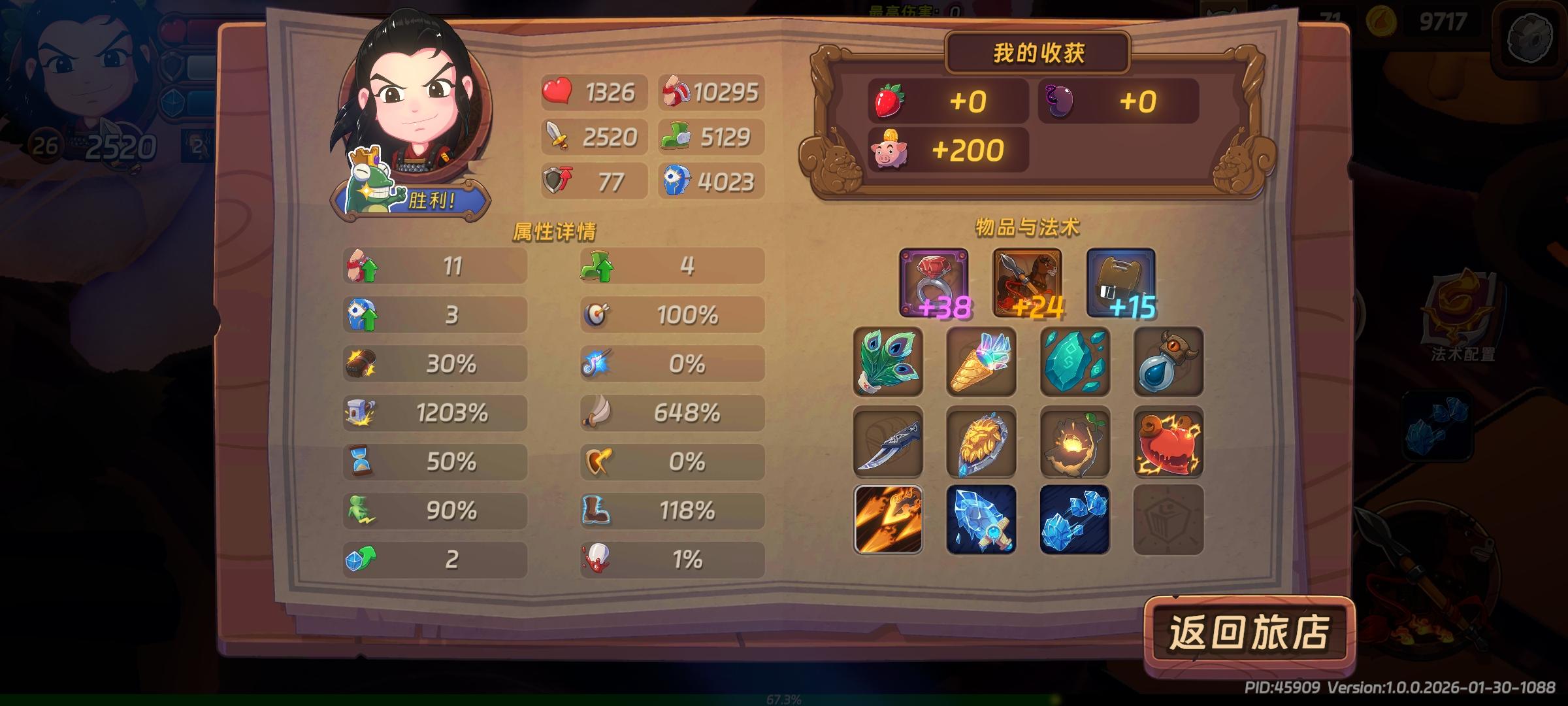Open the cavalry spear item showing +24
The height and width of the screenshot is (706, 1568).
pos(1026,284)
